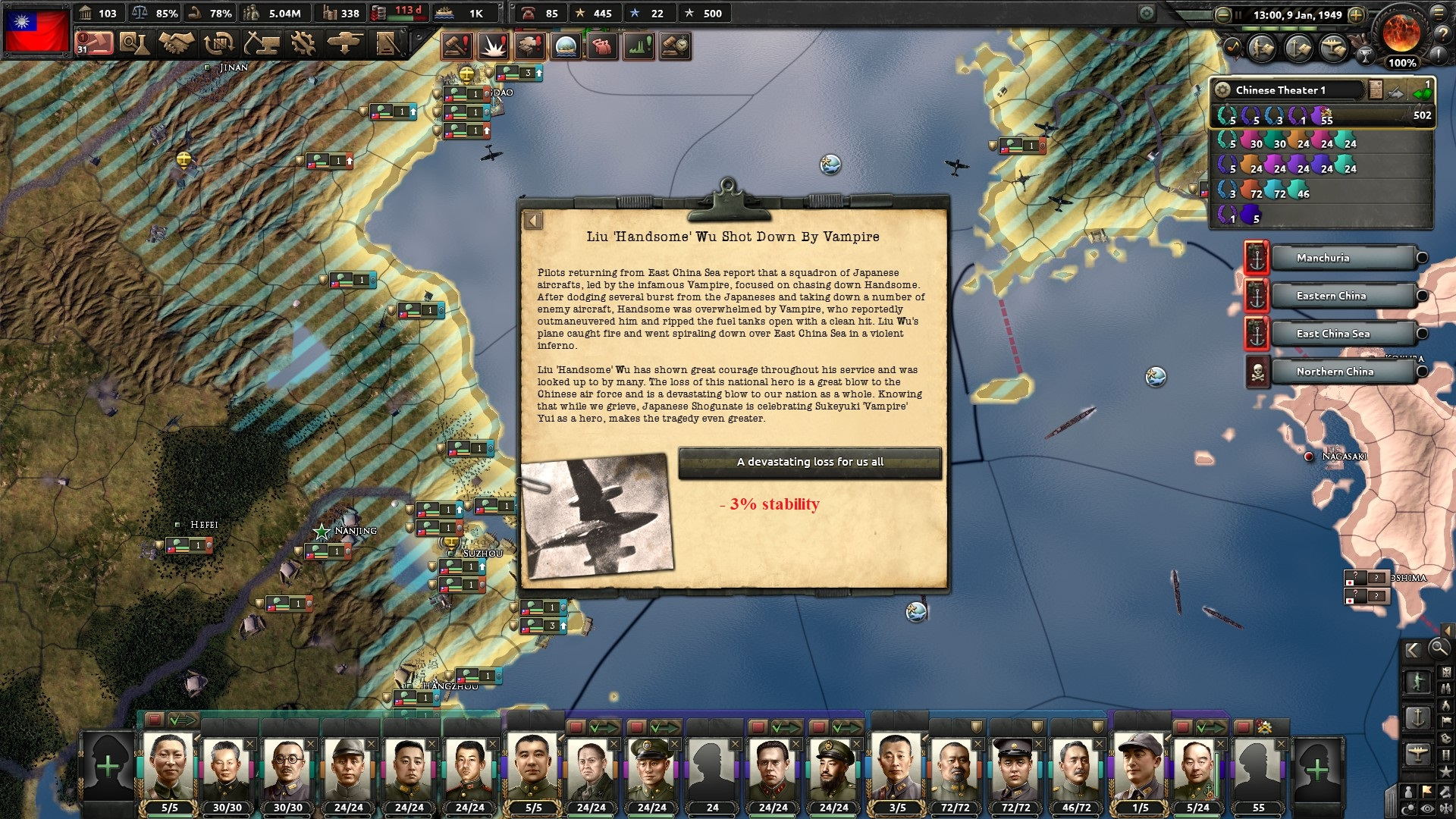Image resolution: width=1456 pixels, height=819 pixels.
Task: Increase game speed with the plus button
Action: [1357, 14]
